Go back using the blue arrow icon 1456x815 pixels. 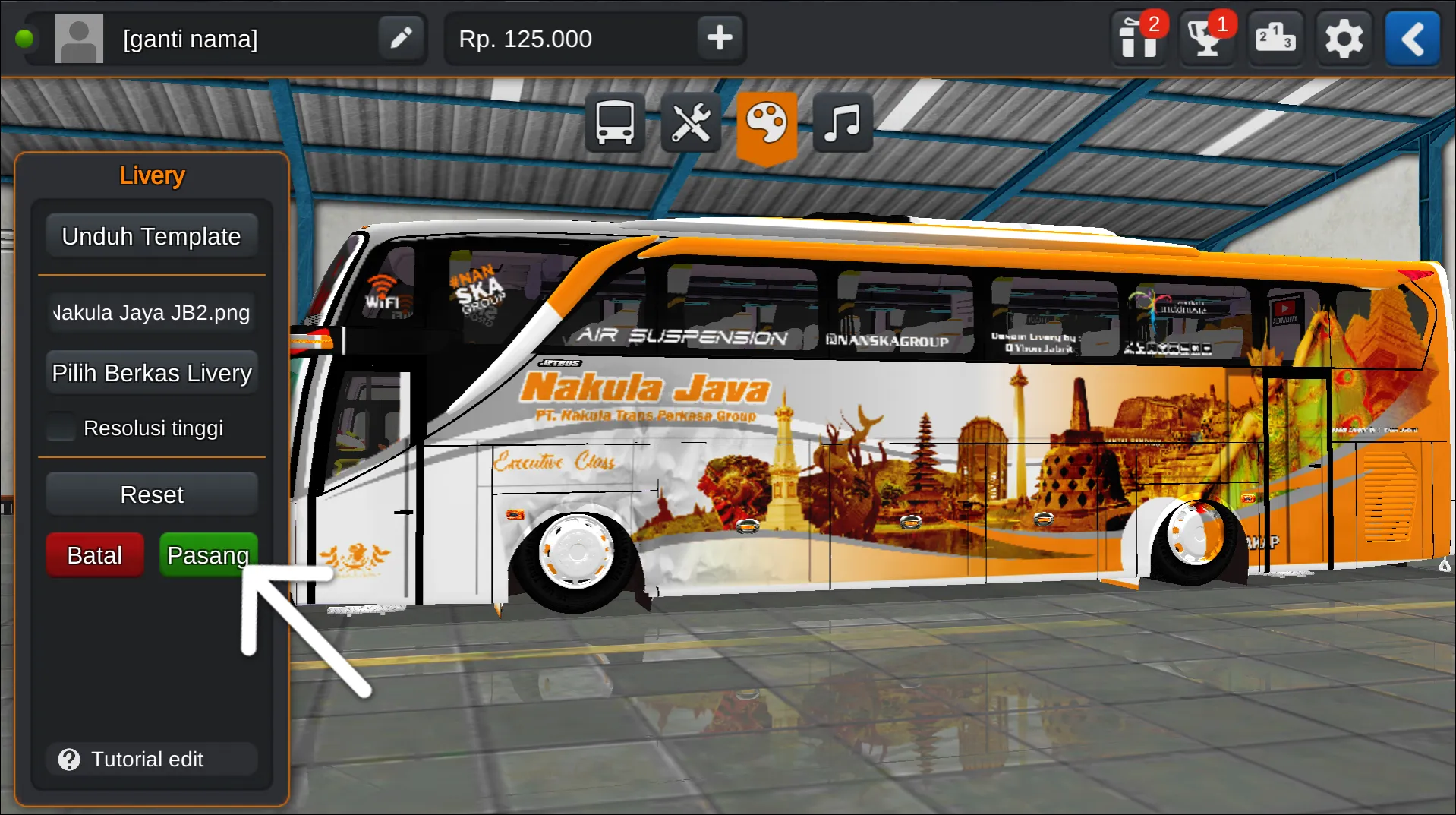pyautogui.click(x=1412, y=38)
